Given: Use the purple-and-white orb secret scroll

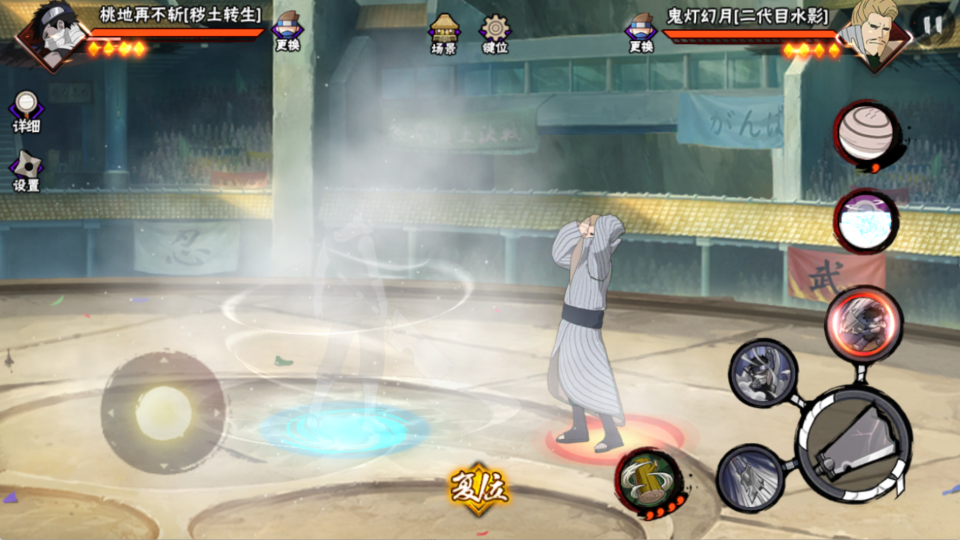Looking at the screenshot, I should click(866, 220).
